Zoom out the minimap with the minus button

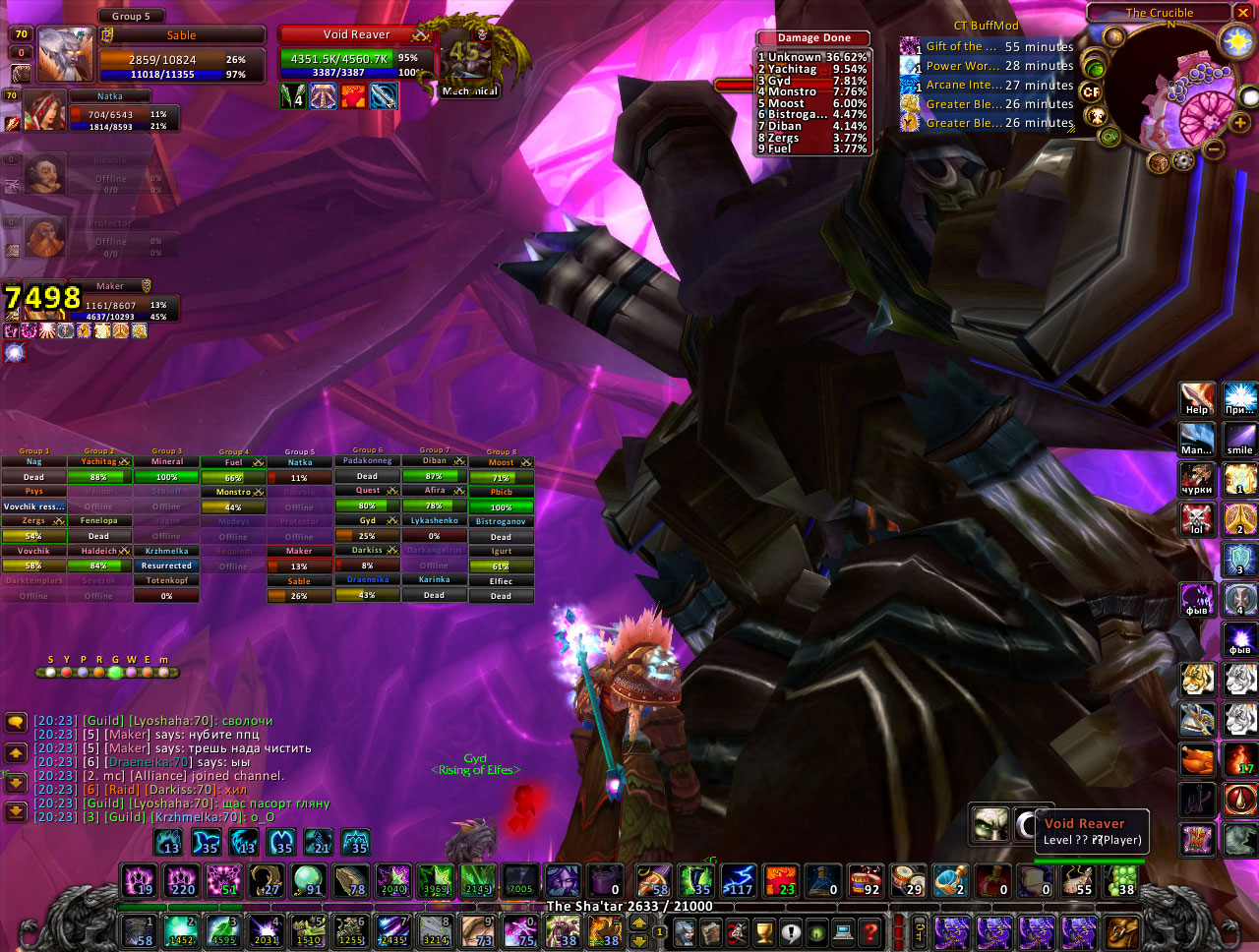1214,149
